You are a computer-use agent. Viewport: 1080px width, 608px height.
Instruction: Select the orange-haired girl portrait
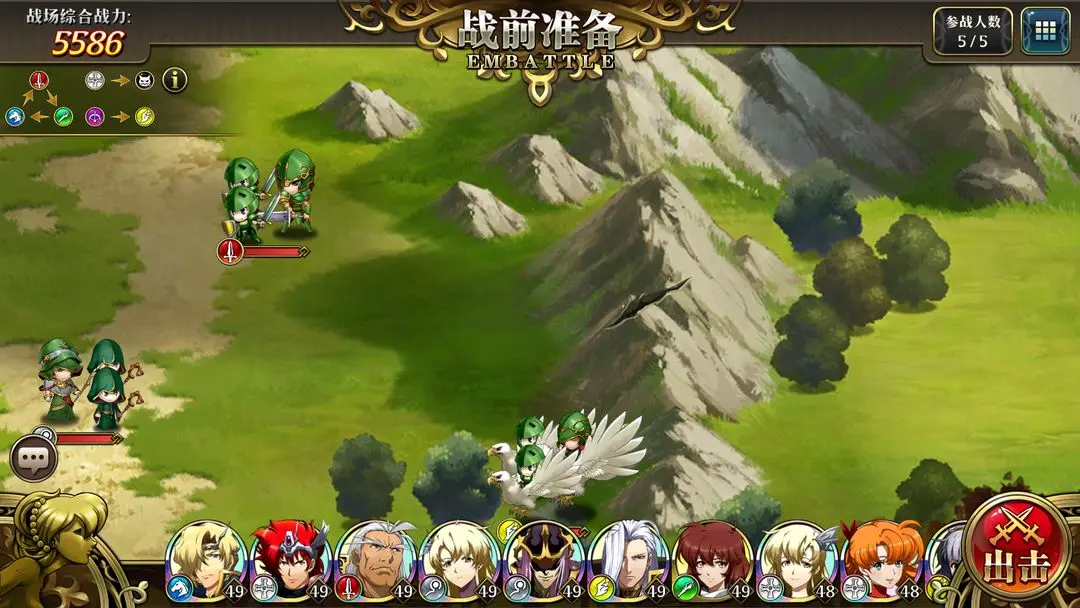[x=881, y=560]
